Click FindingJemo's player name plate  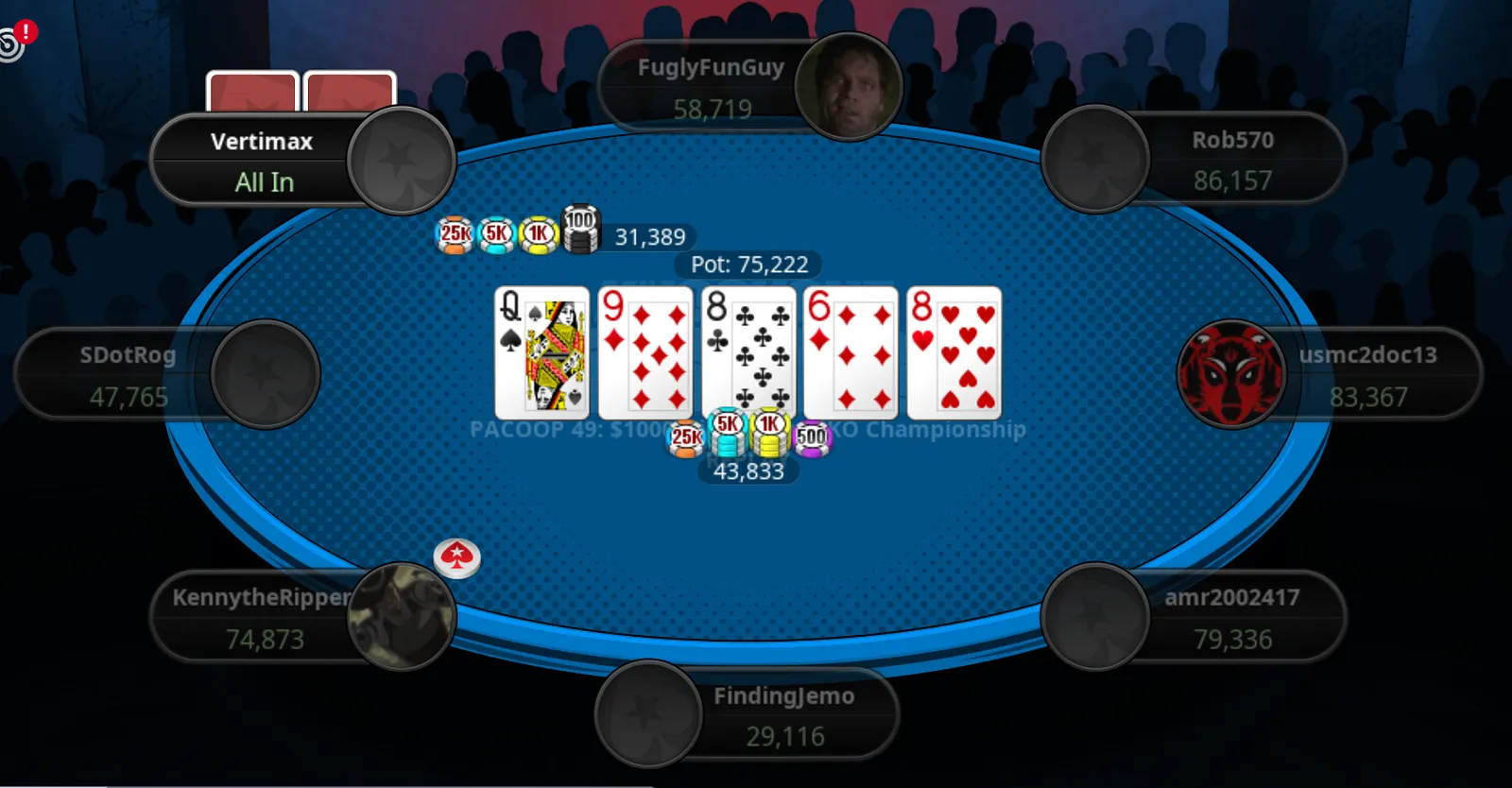pos(783,715)
